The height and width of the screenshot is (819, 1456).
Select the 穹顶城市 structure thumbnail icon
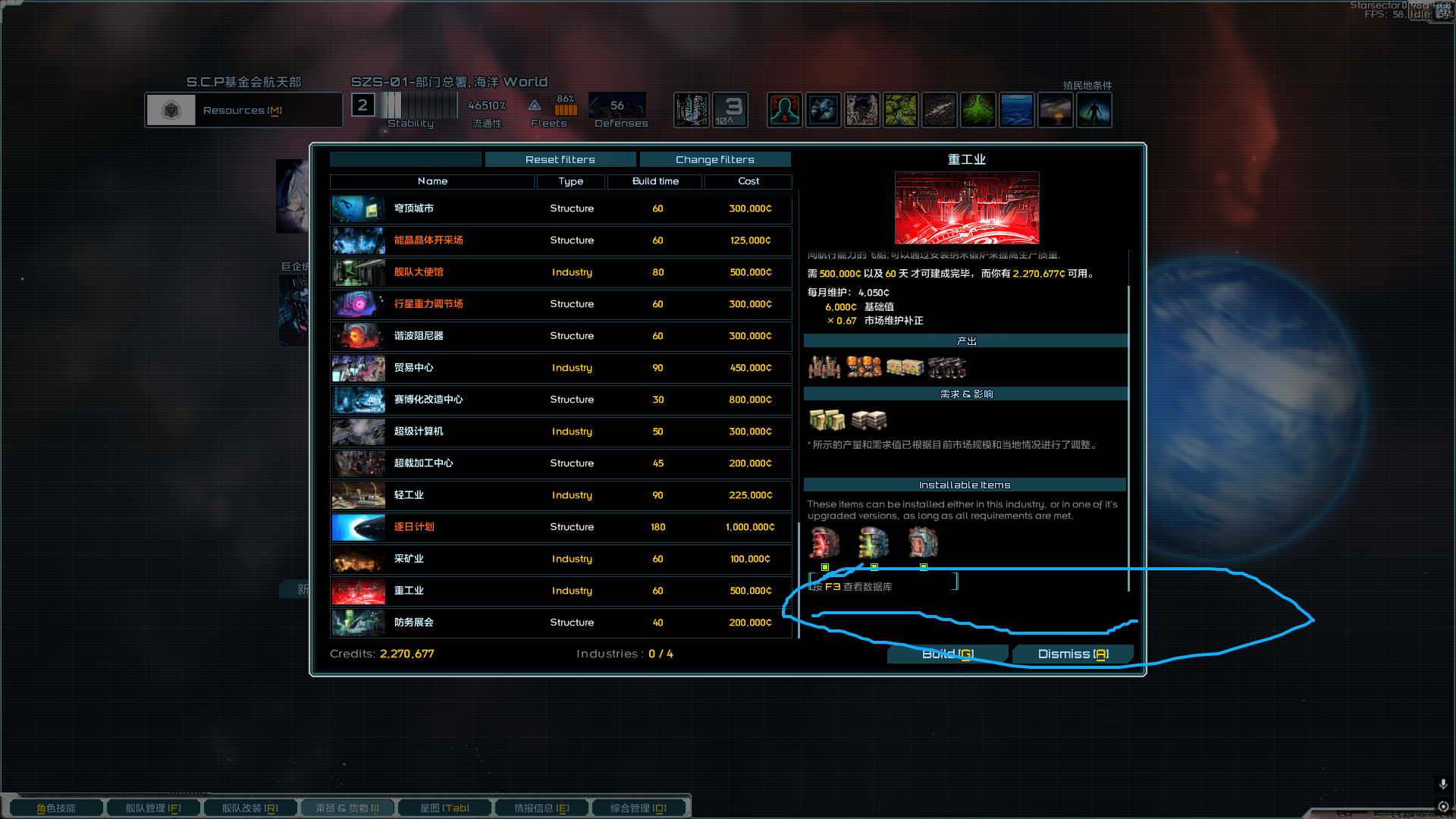(356, 209)
